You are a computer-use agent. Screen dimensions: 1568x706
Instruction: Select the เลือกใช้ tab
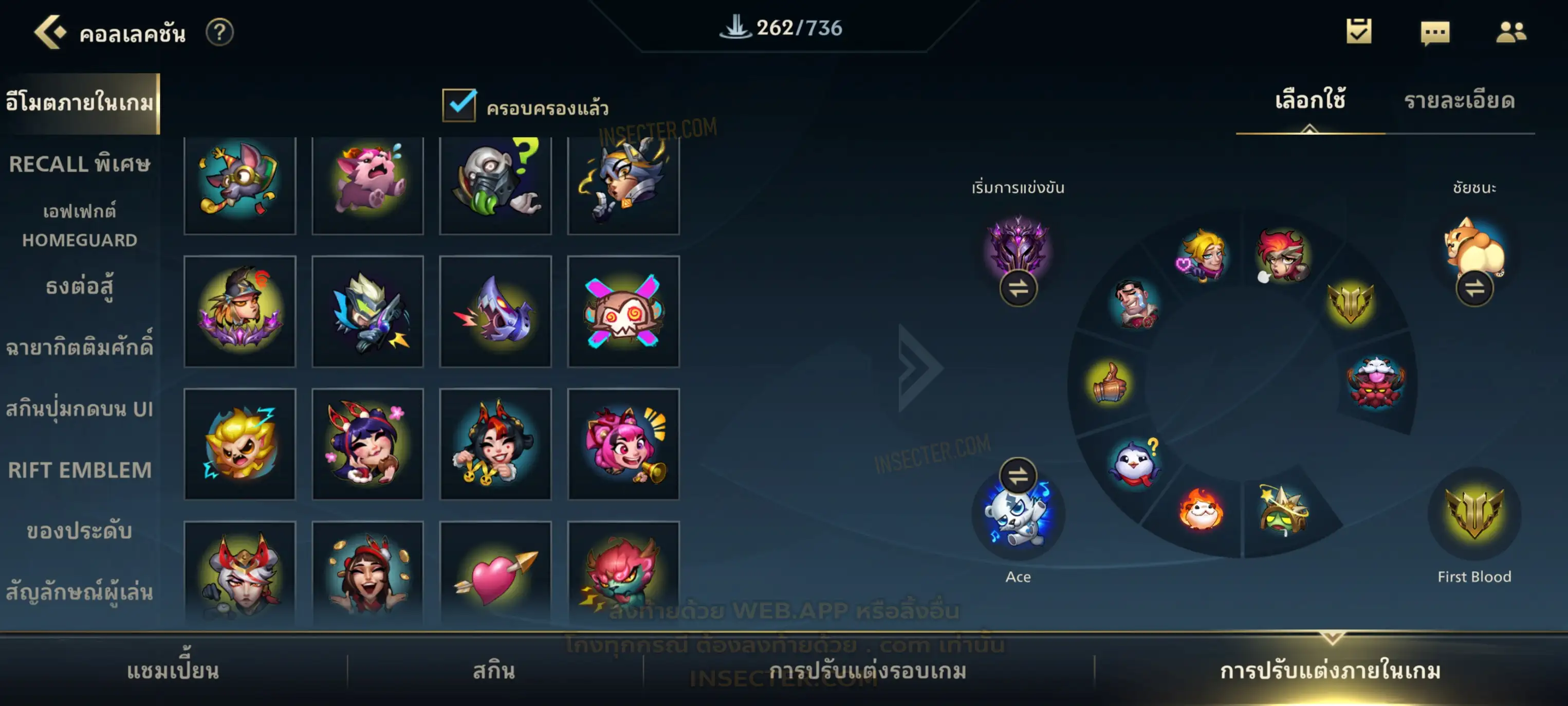[1309, 101]
